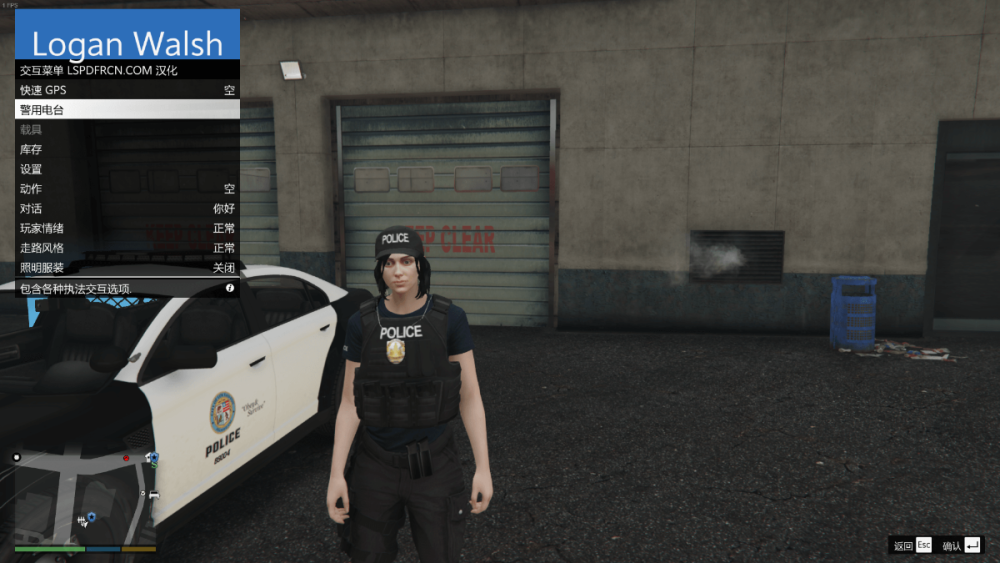
Task: Change the 玩家情绪 mood option
Action: click(127, 228)
